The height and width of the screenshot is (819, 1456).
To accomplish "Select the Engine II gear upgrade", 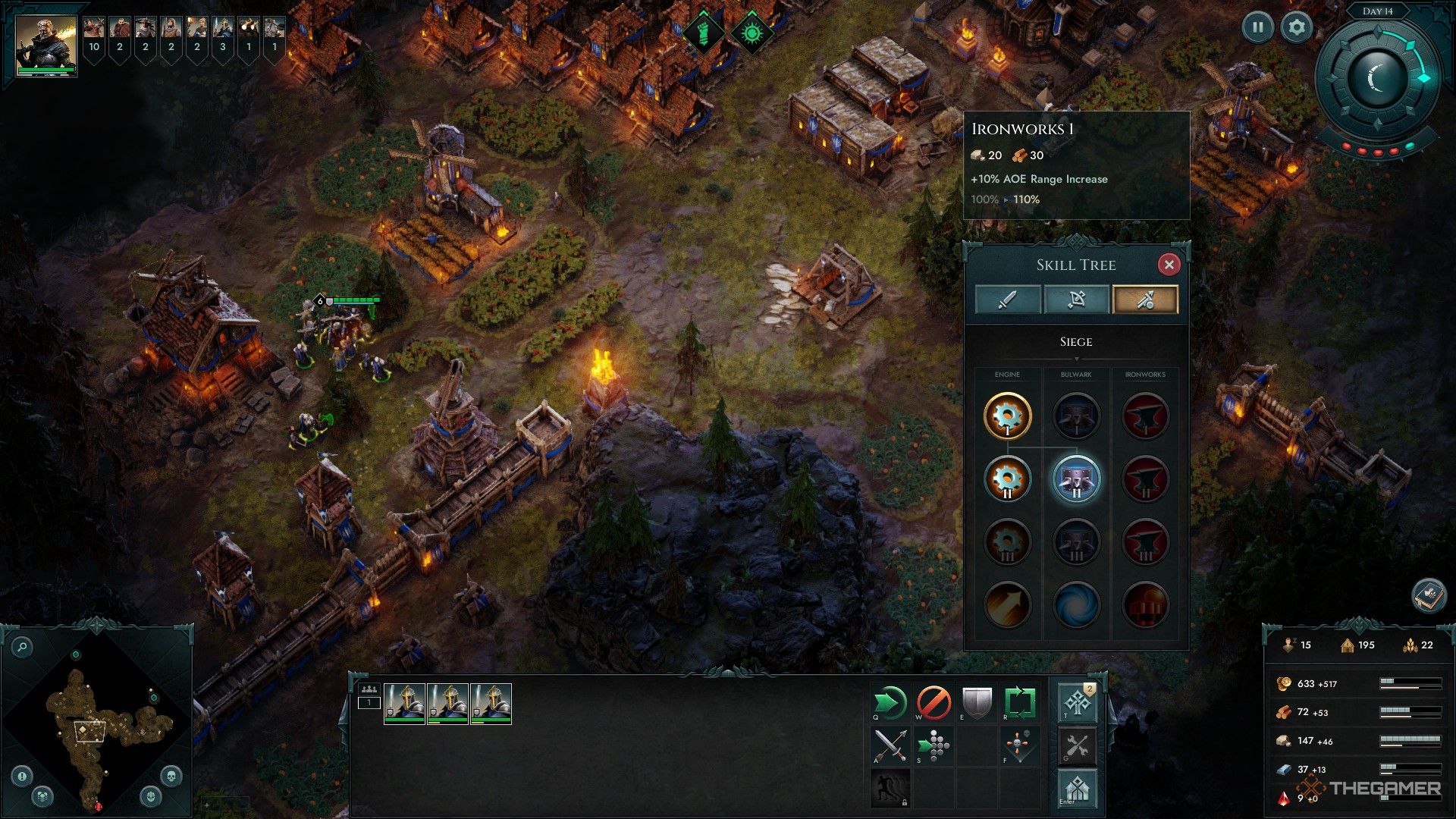I will (1009, 479).
